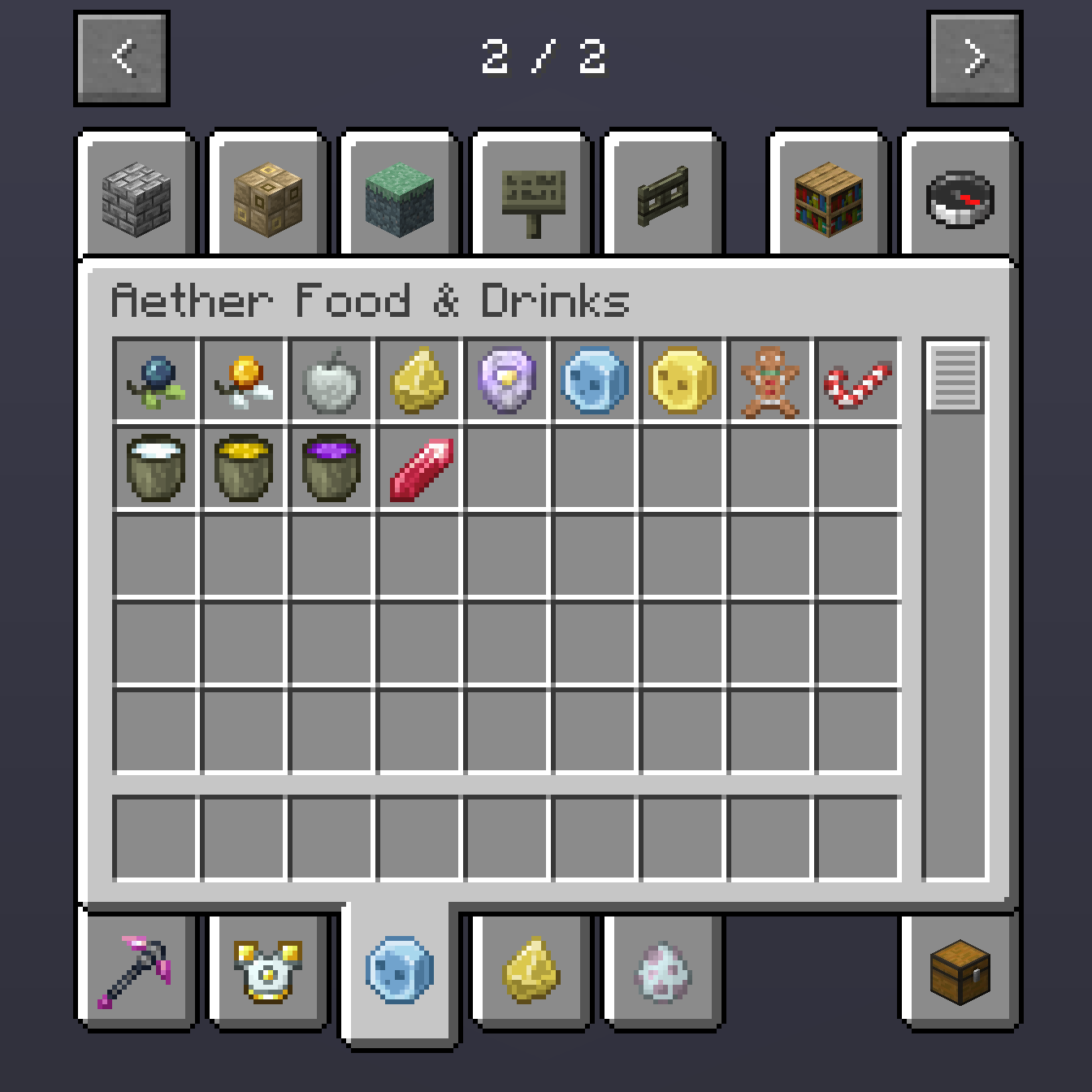Switch to the pickaxe tools tab
This screenshot has height=1092, width=1092.
pos(136,973)
